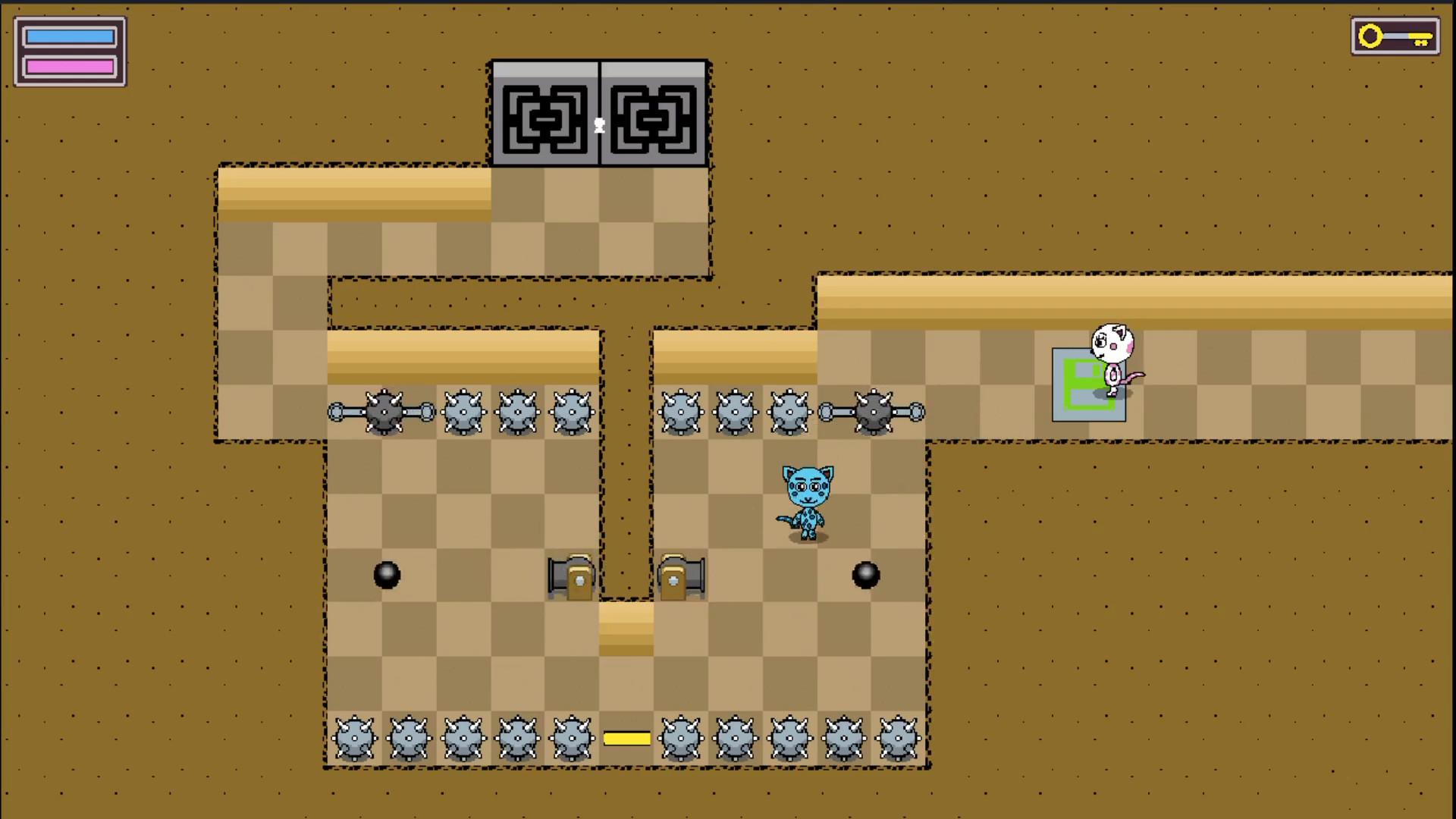Click the black bomb right of the cannons
Viewport: 1456px width, 819px height.
pos(867,576)
